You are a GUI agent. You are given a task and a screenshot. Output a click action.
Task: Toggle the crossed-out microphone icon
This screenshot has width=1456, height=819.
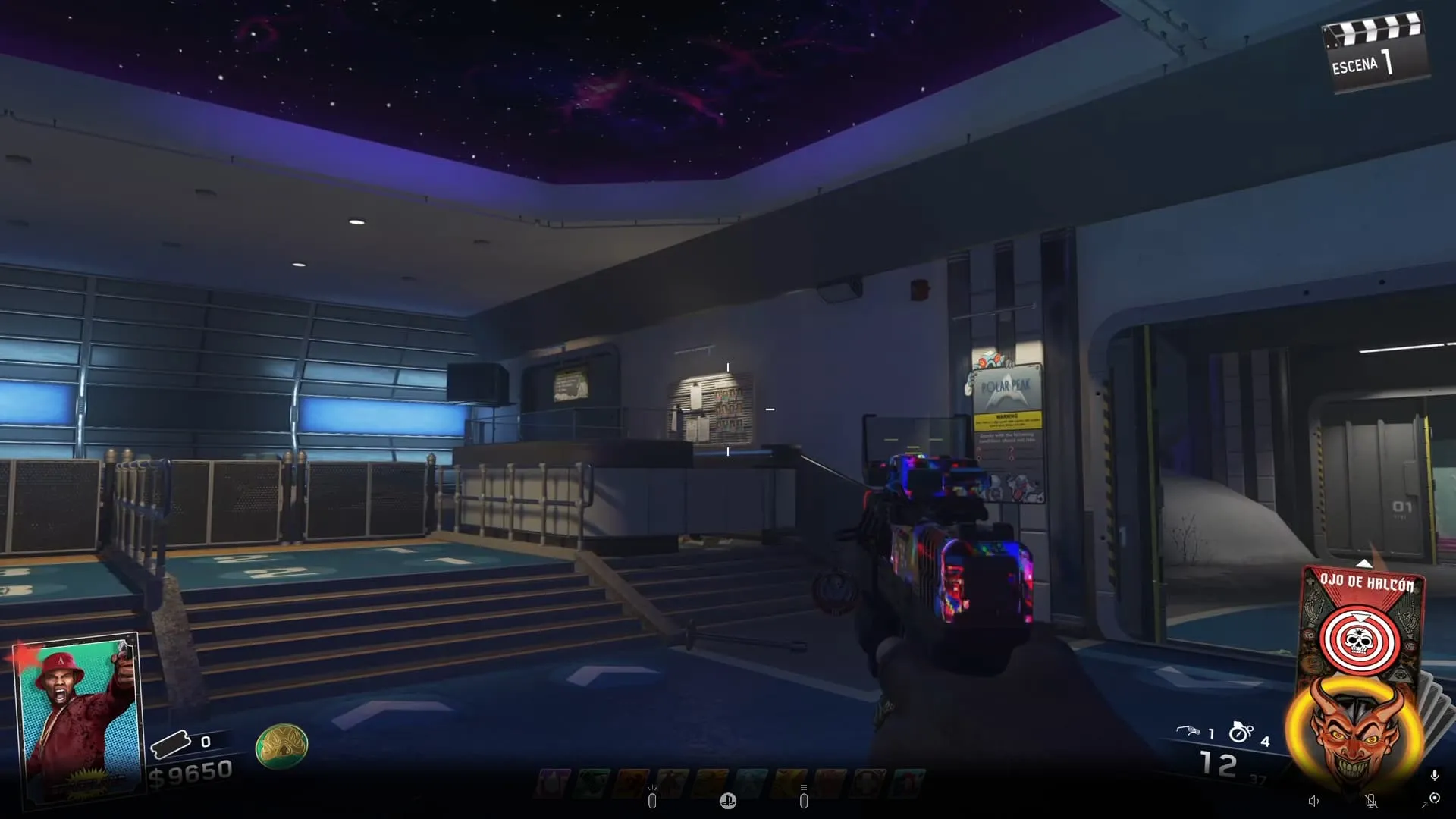point(1371,801)
